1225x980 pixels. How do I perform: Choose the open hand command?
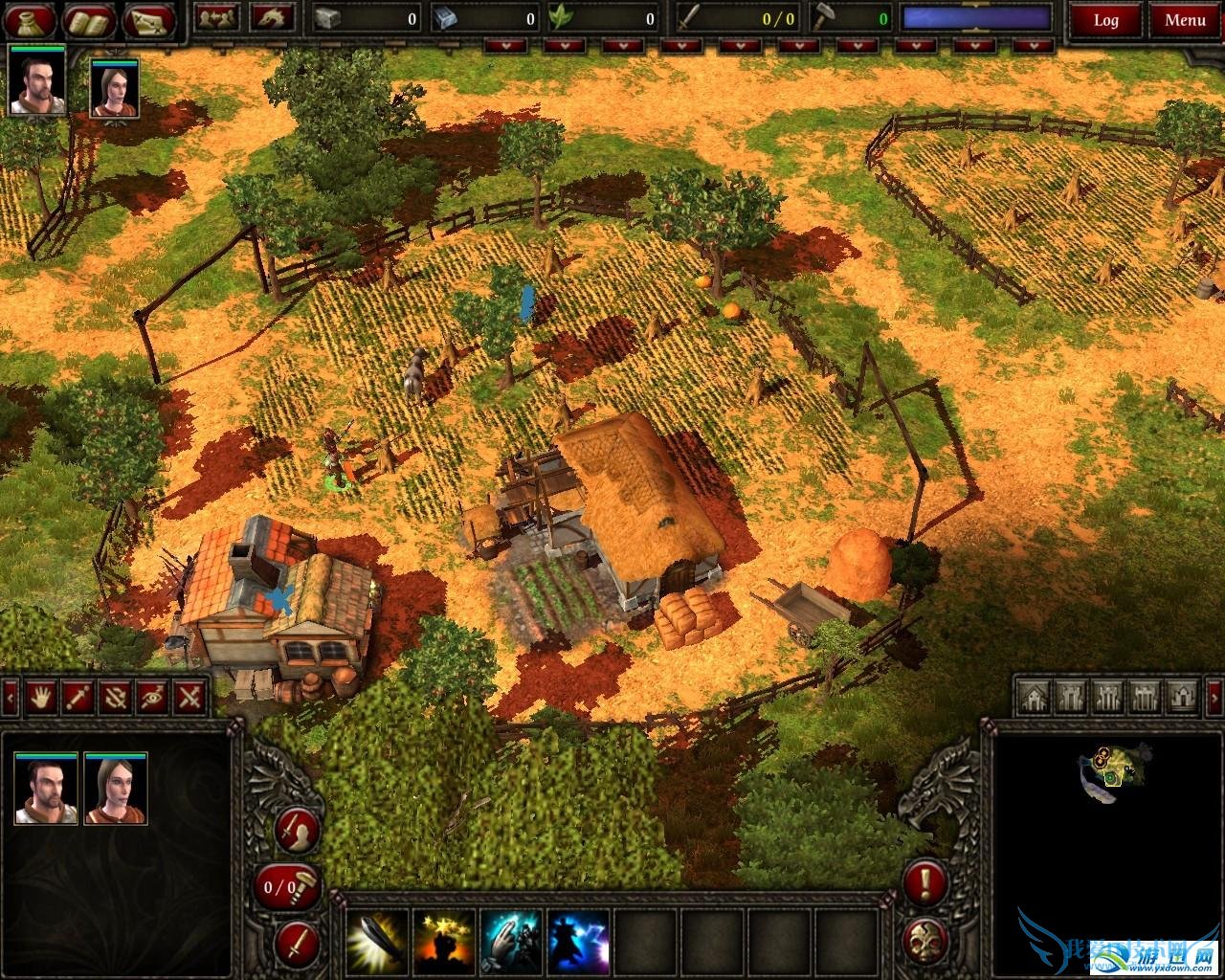point(40,697)
